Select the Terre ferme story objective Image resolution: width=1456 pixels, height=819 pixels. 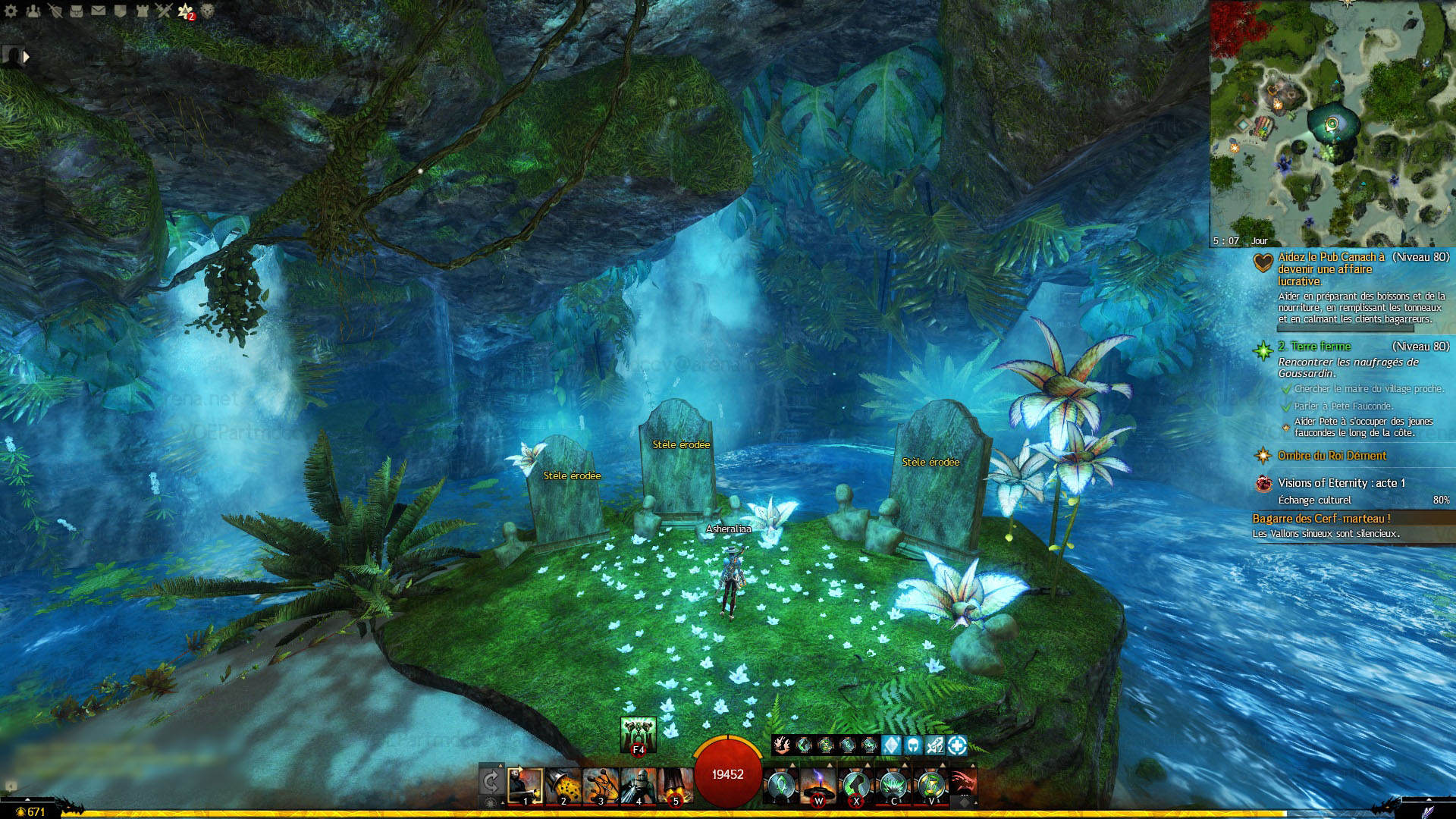[1314, 347]
